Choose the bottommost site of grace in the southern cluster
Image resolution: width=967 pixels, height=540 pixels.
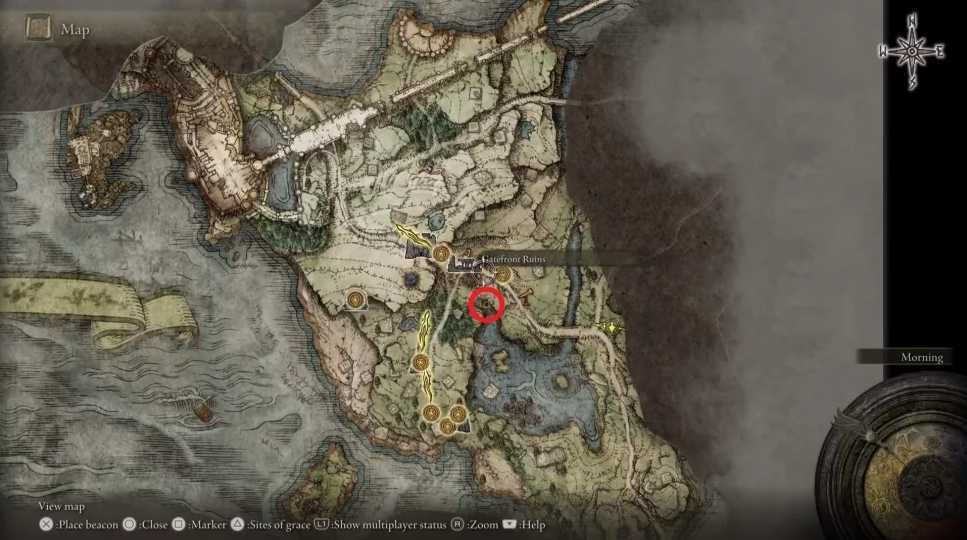tap(446, 427)
